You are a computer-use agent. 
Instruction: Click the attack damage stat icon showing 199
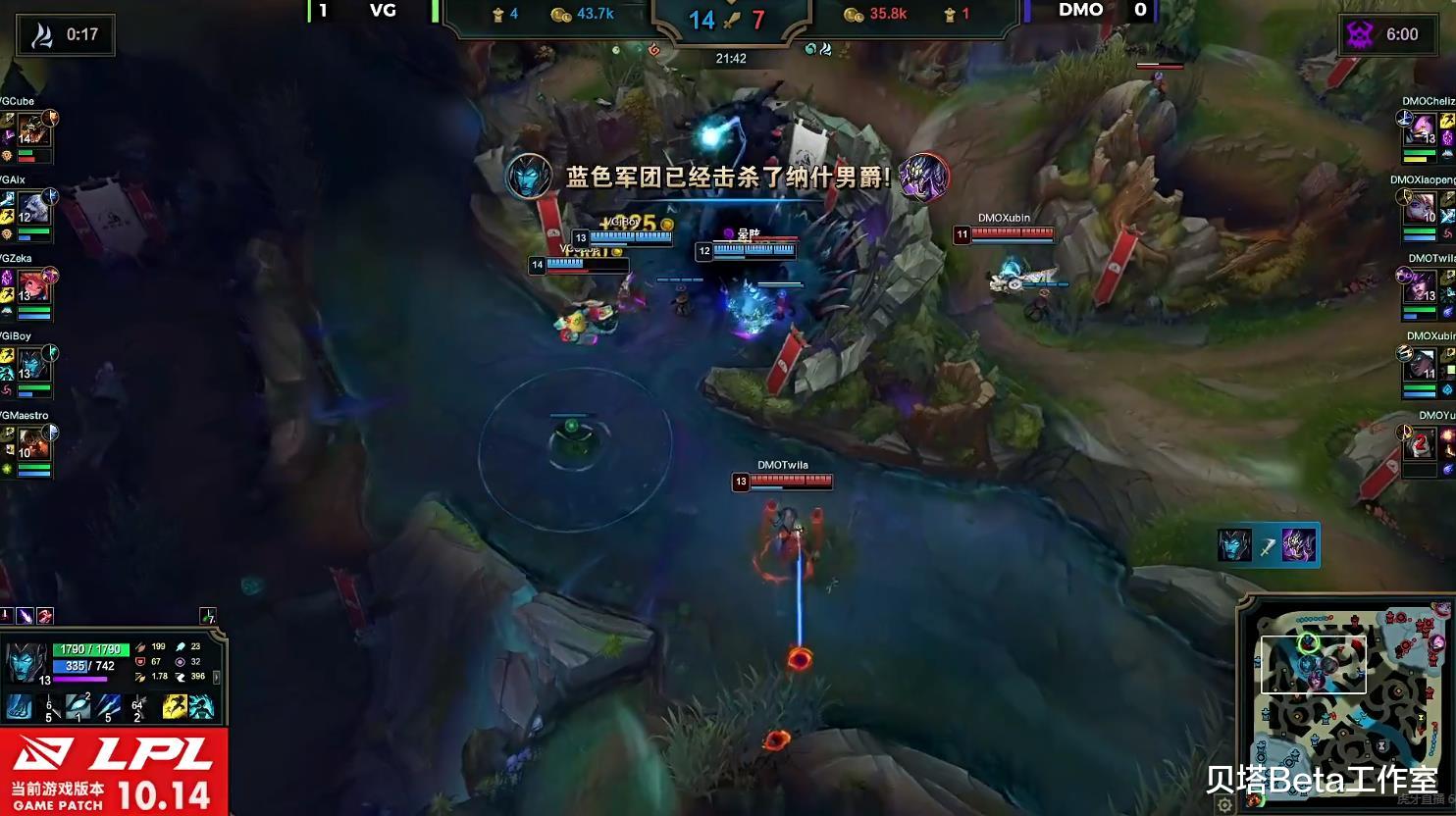(140, 648)
